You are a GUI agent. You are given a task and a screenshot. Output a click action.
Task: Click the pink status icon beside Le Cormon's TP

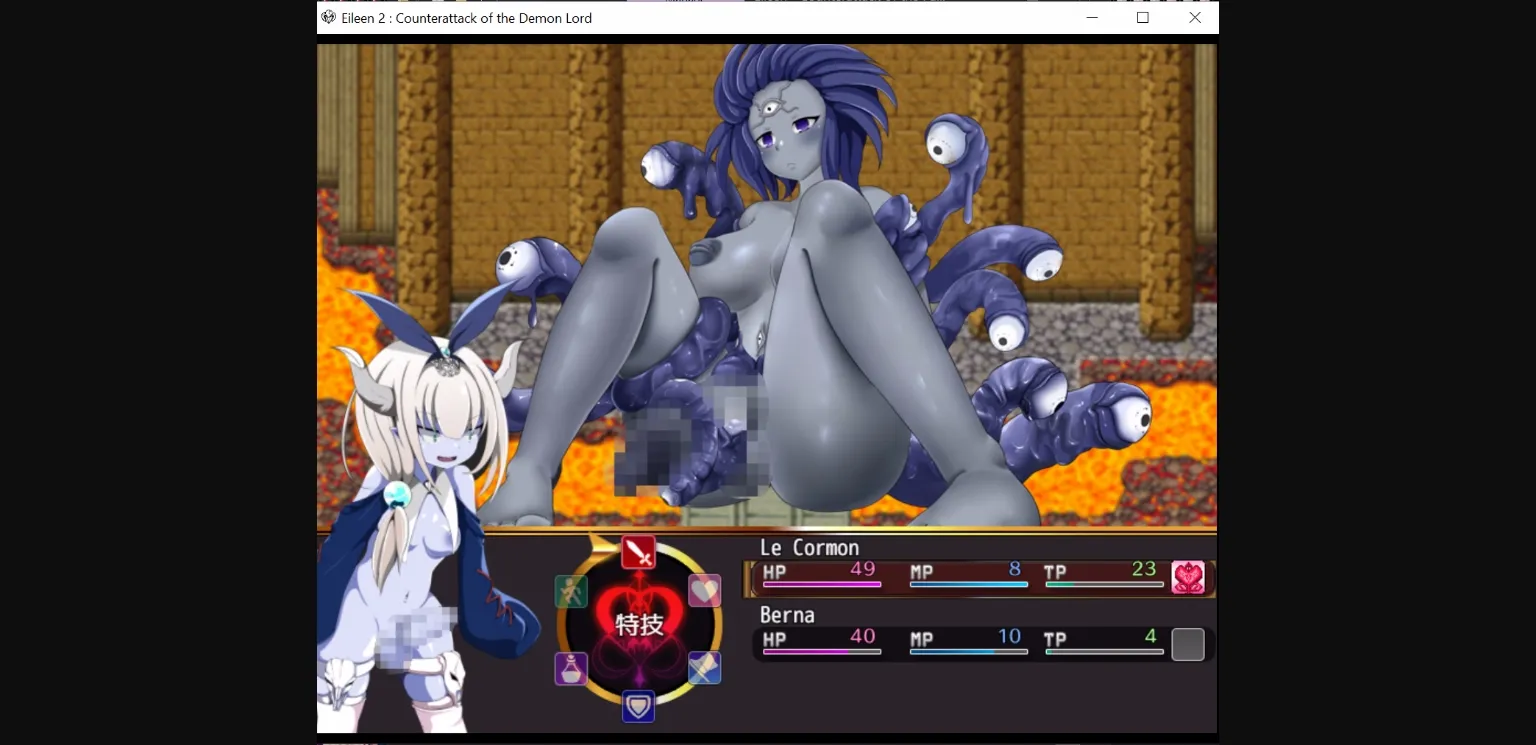(1188, 577)
